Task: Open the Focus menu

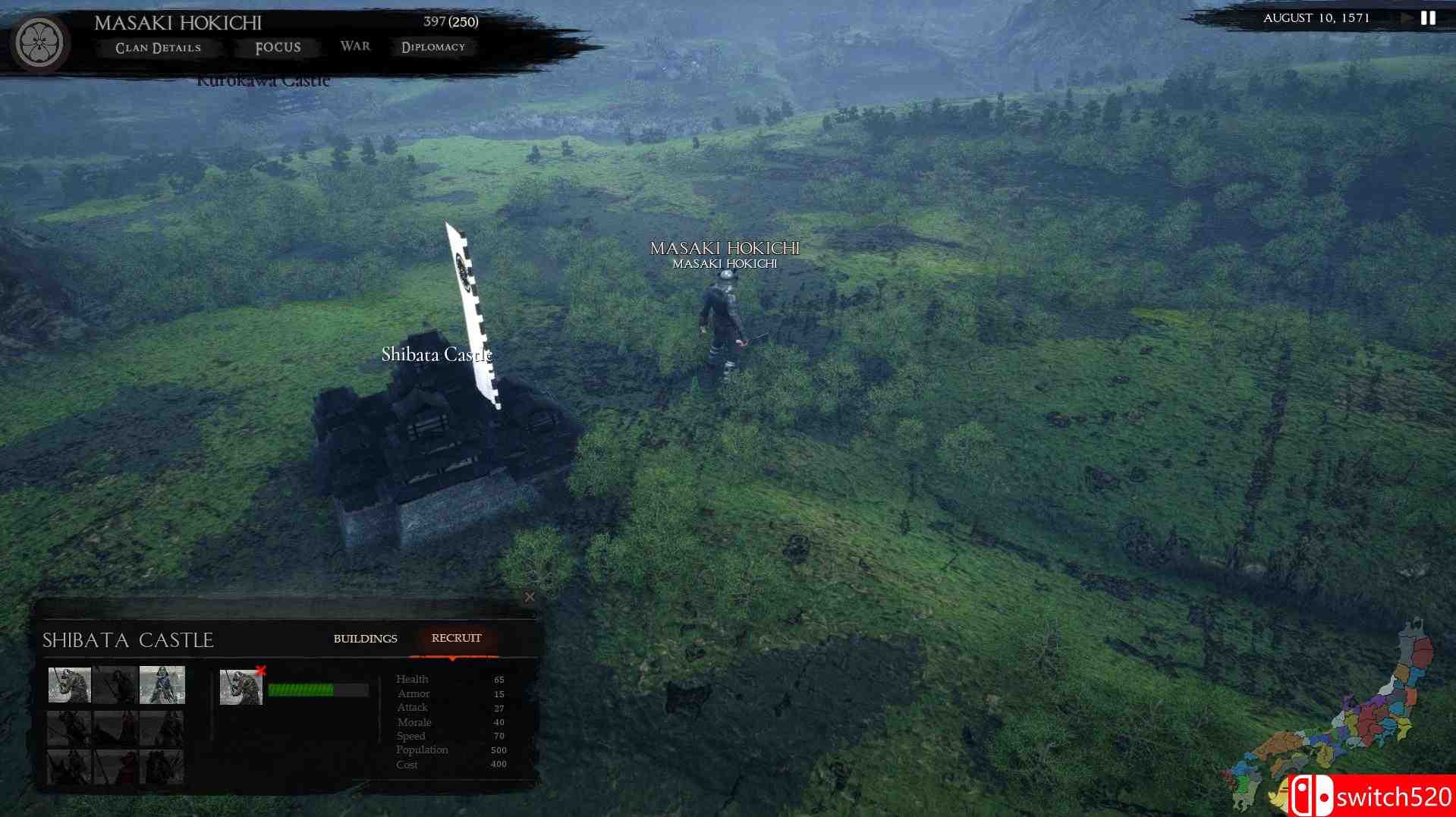Action: [x=278, y=48]
